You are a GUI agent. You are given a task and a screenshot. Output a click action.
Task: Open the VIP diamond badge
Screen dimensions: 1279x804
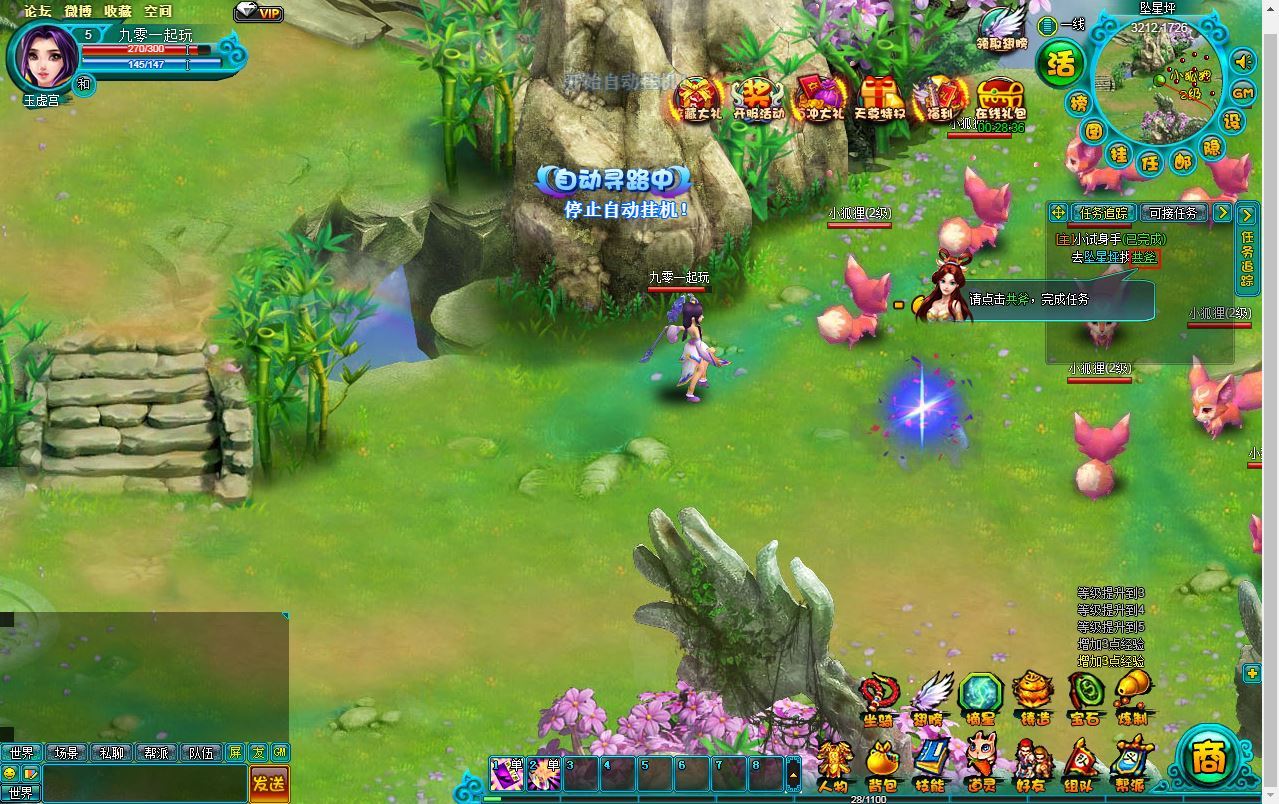pyautogui.click(x=259, y=13)
